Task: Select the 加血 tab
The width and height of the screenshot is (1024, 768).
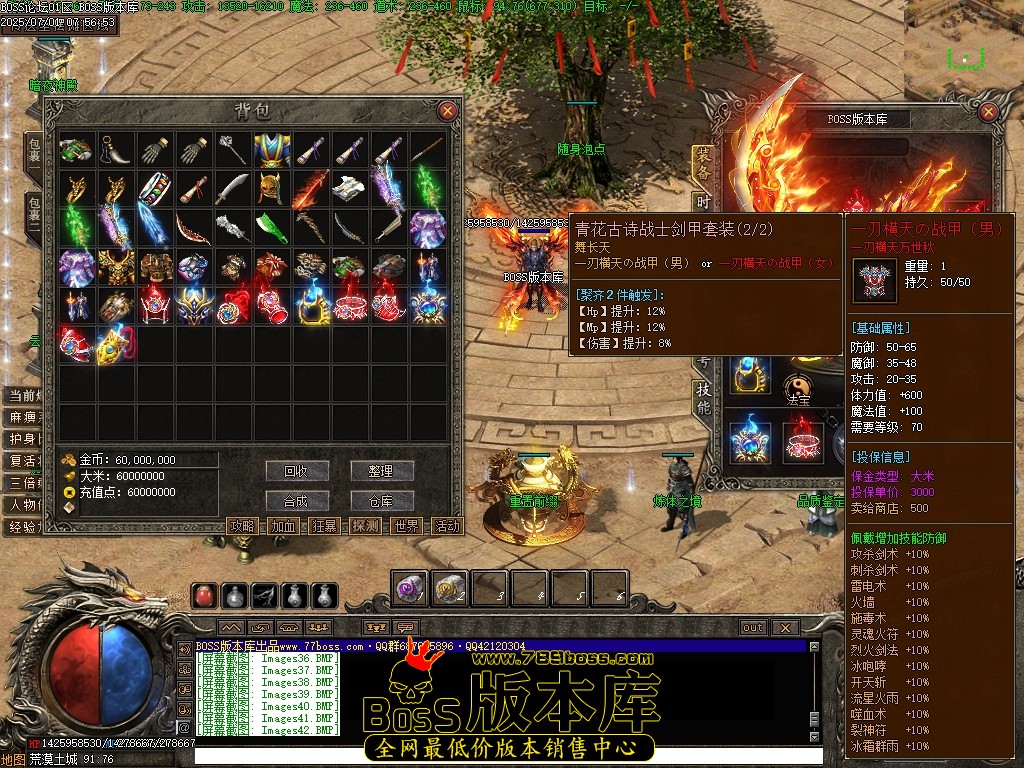Action: 284,526
